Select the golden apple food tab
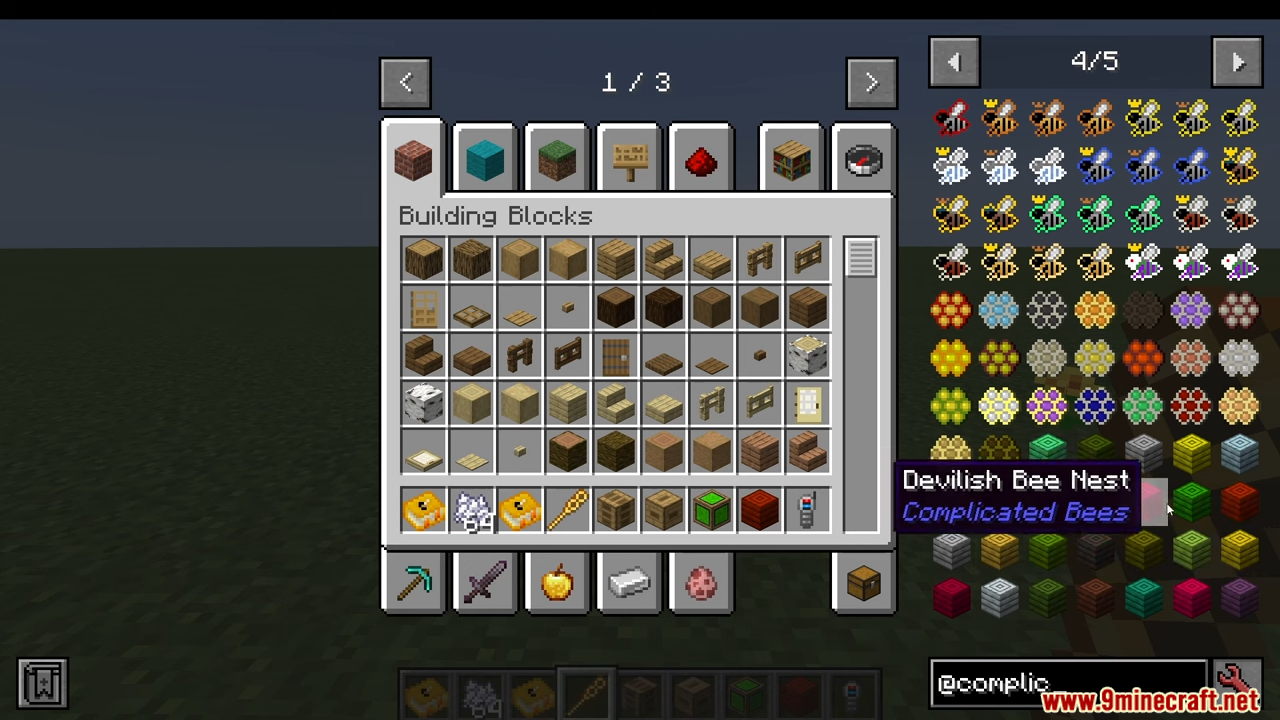1280x720 pixels. click(x=557, y=582)
